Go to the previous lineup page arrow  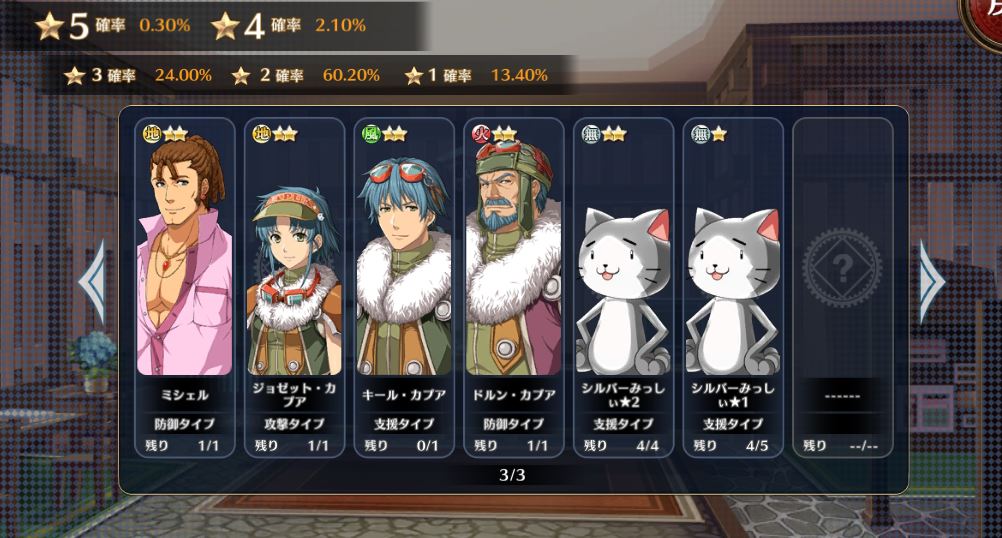point(92,281)
